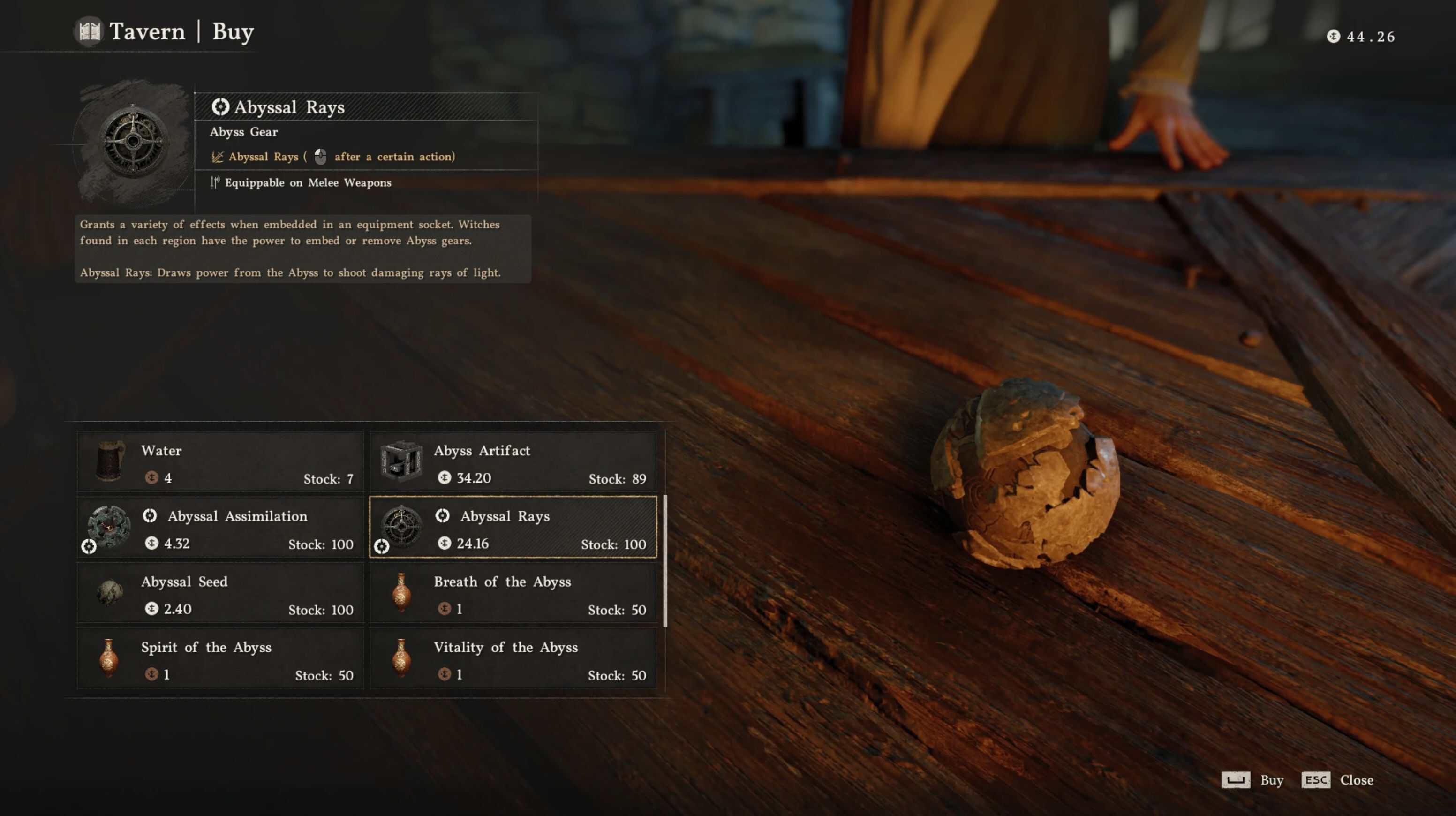Choose the Abyss Artifact listing
Viewport: 1456px width, 816px height.
click(513, 462)
